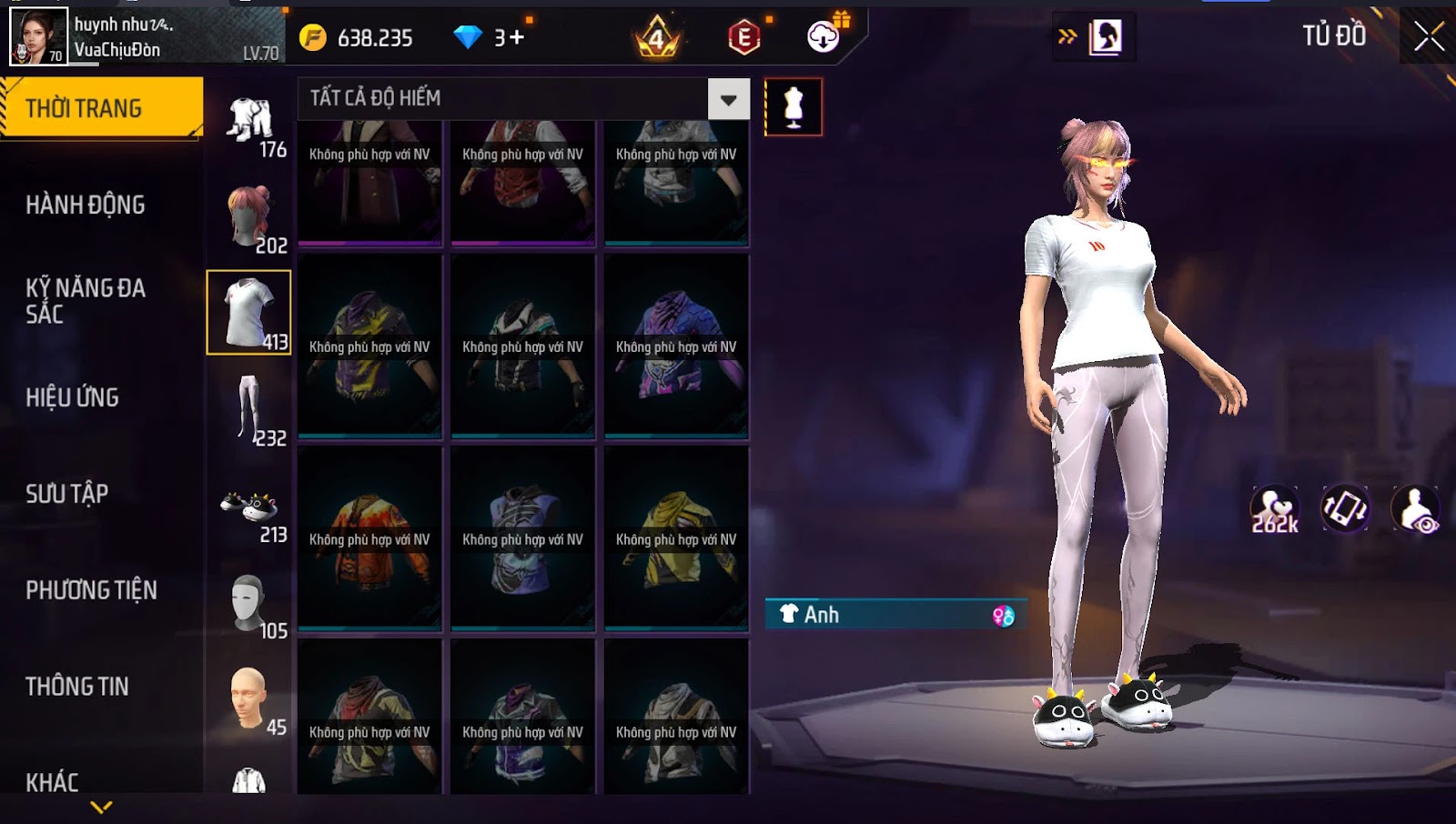
Task: Pick the pants category showing 232
Action: (x=250, y=409)
